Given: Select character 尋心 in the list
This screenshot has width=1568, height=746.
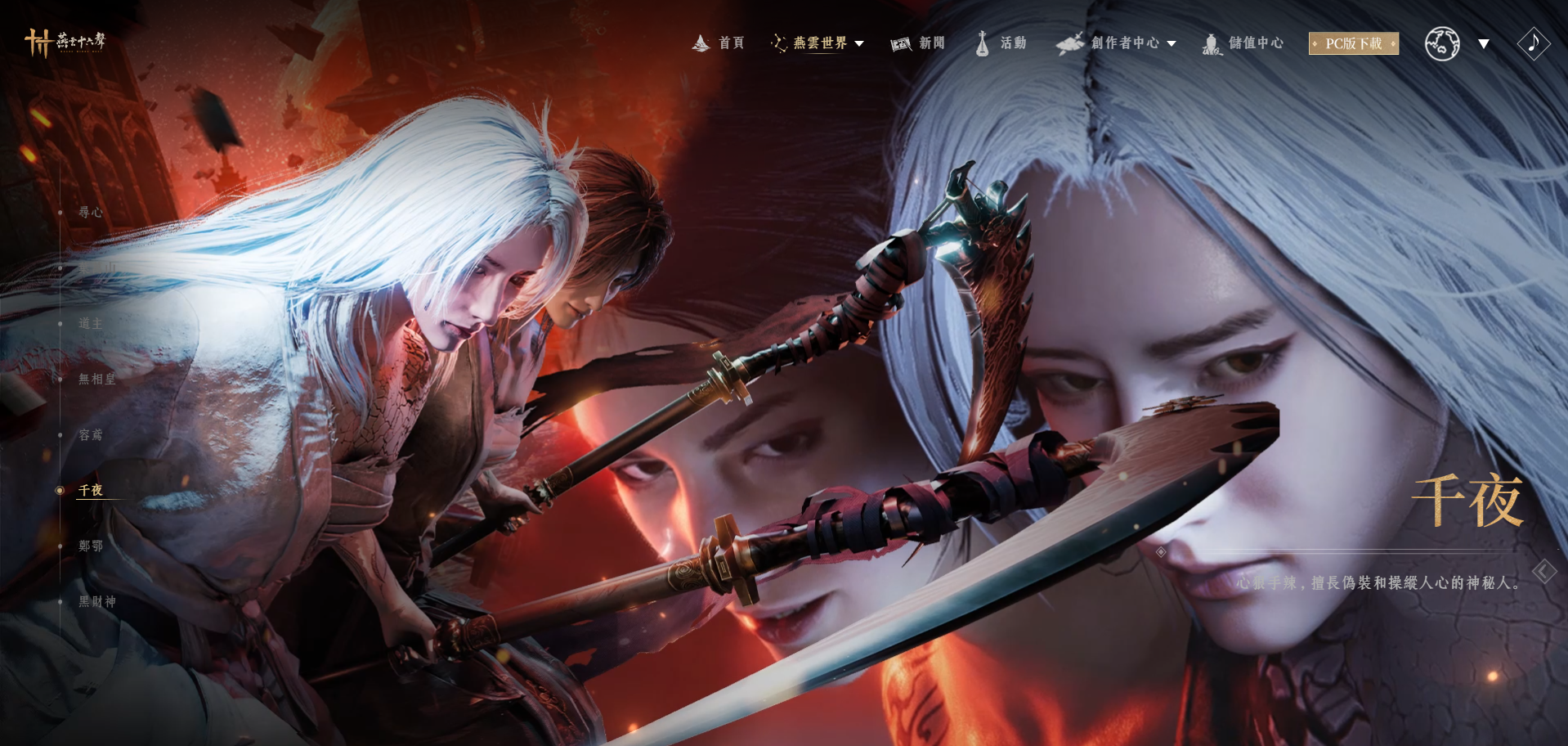Looking at the screenshot, I should click(90, 213).
